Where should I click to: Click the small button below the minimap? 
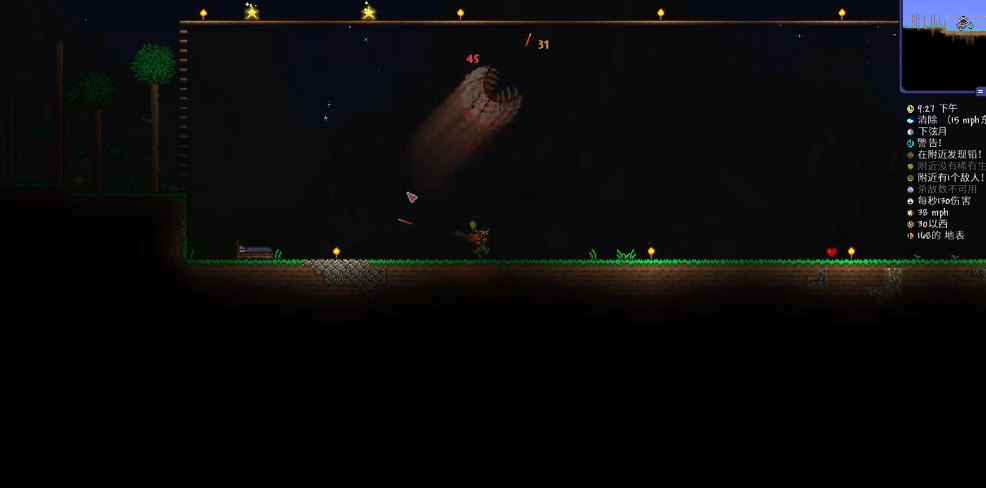click(x=980, y=91)
